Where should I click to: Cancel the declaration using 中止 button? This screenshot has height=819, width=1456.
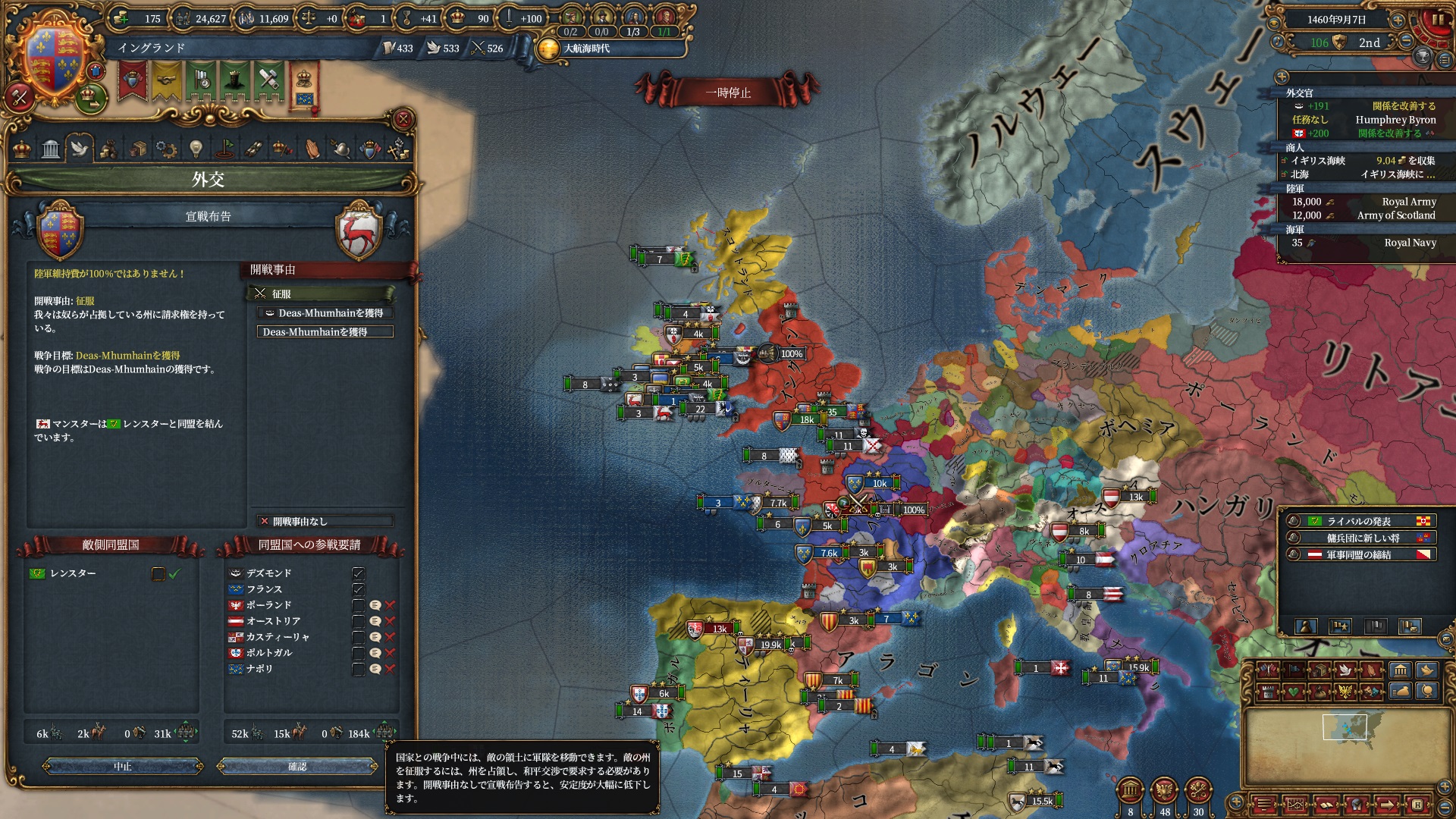123,767
